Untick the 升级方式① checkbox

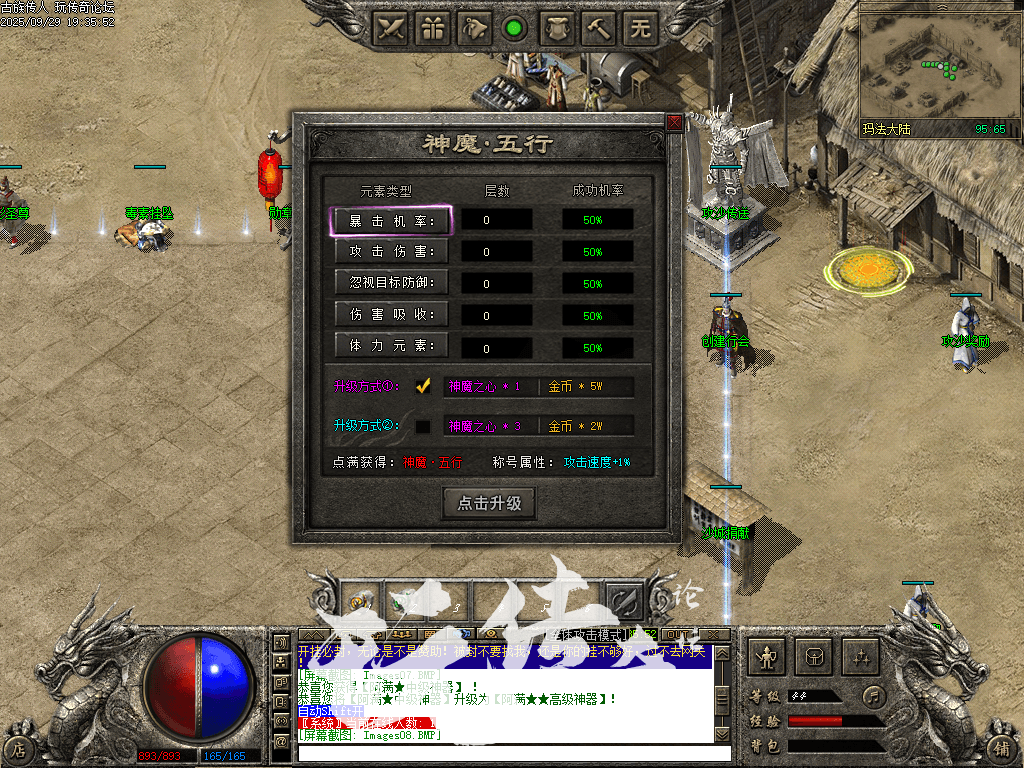point(423,386)
